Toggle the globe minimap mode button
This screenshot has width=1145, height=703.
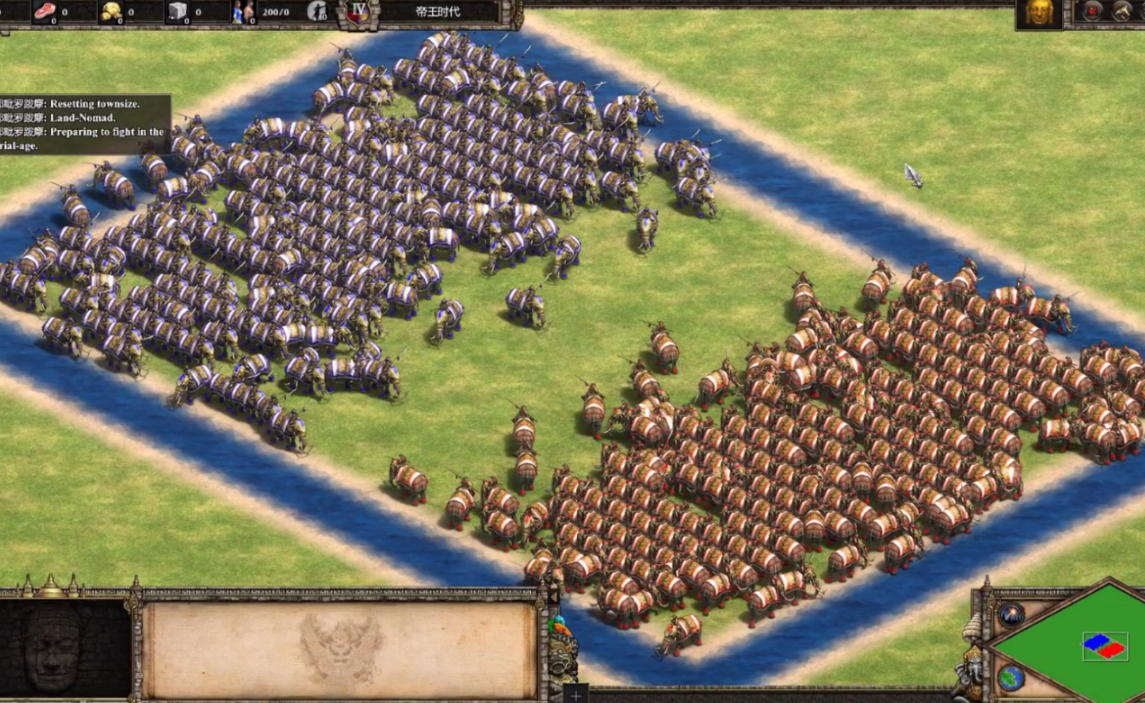[1010, 677]
